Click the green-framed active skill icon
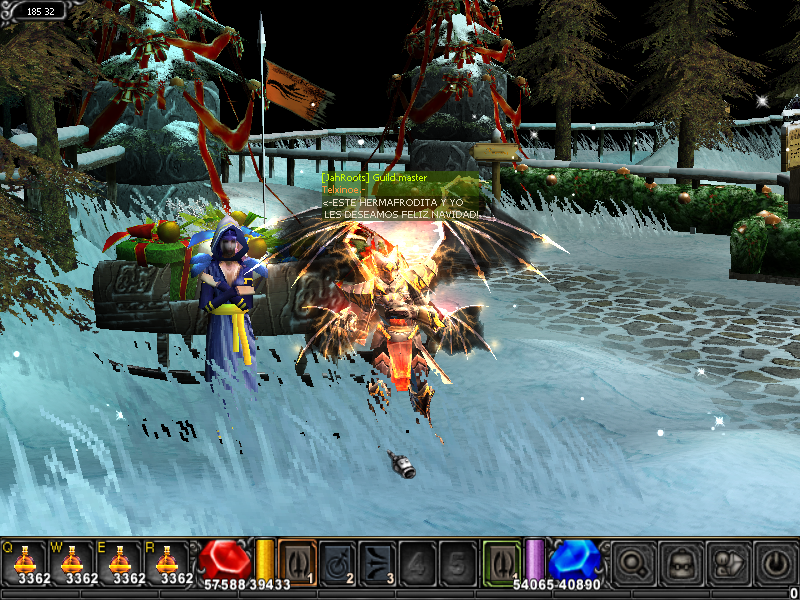The height and width of the screenshot is (600, 800). [502, 560]
